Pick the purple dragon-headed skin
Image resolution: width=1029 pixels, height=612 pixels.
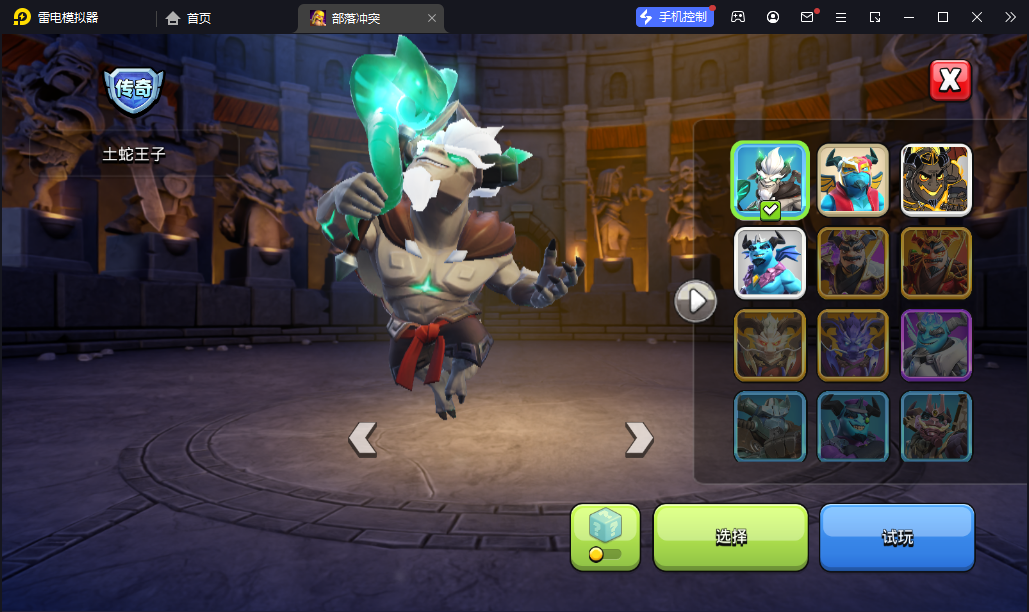pyautogui.click(x=853, y=345)
